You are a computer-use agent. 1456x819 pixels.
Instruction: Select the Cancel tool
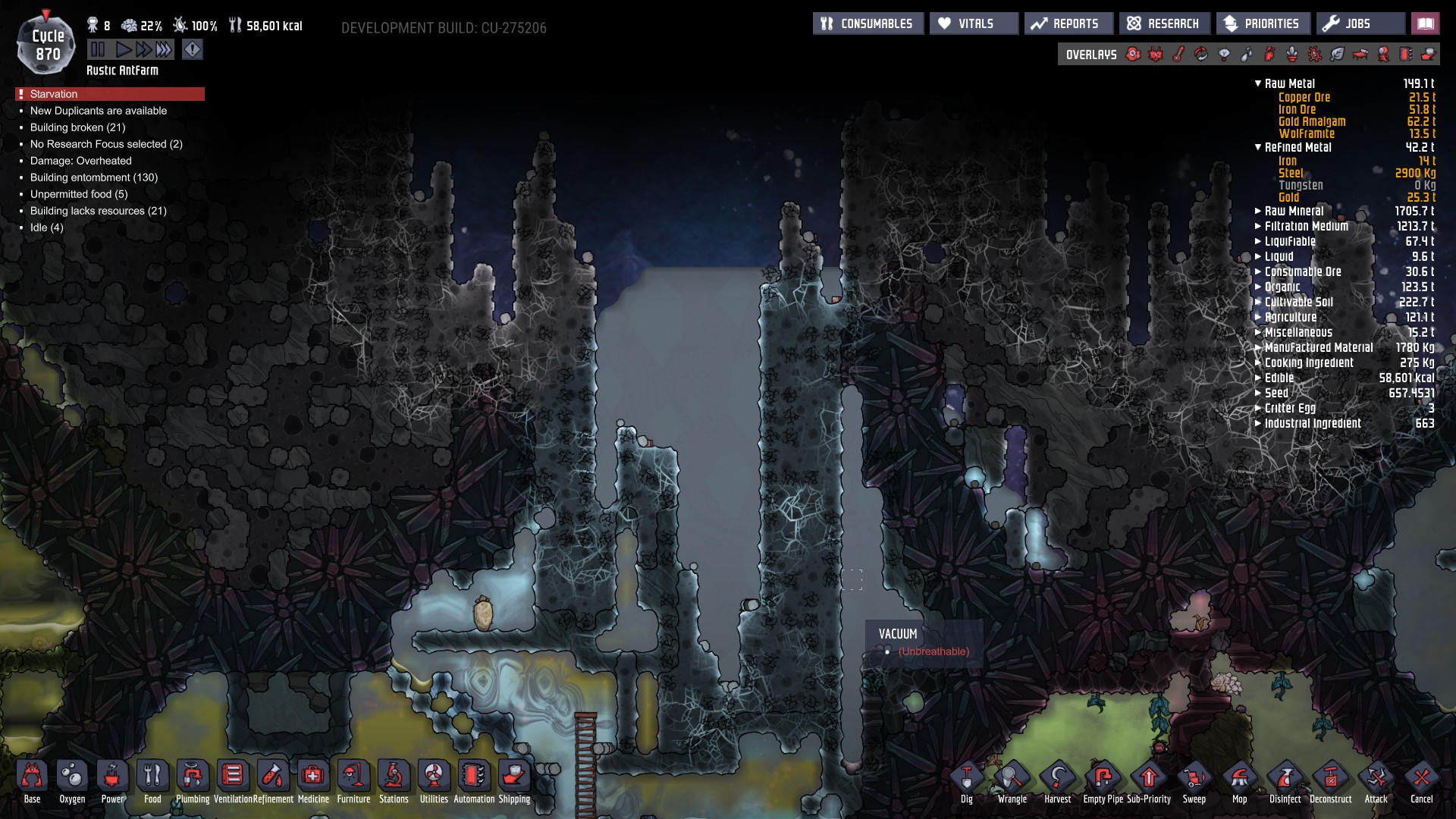point(1421,781)
